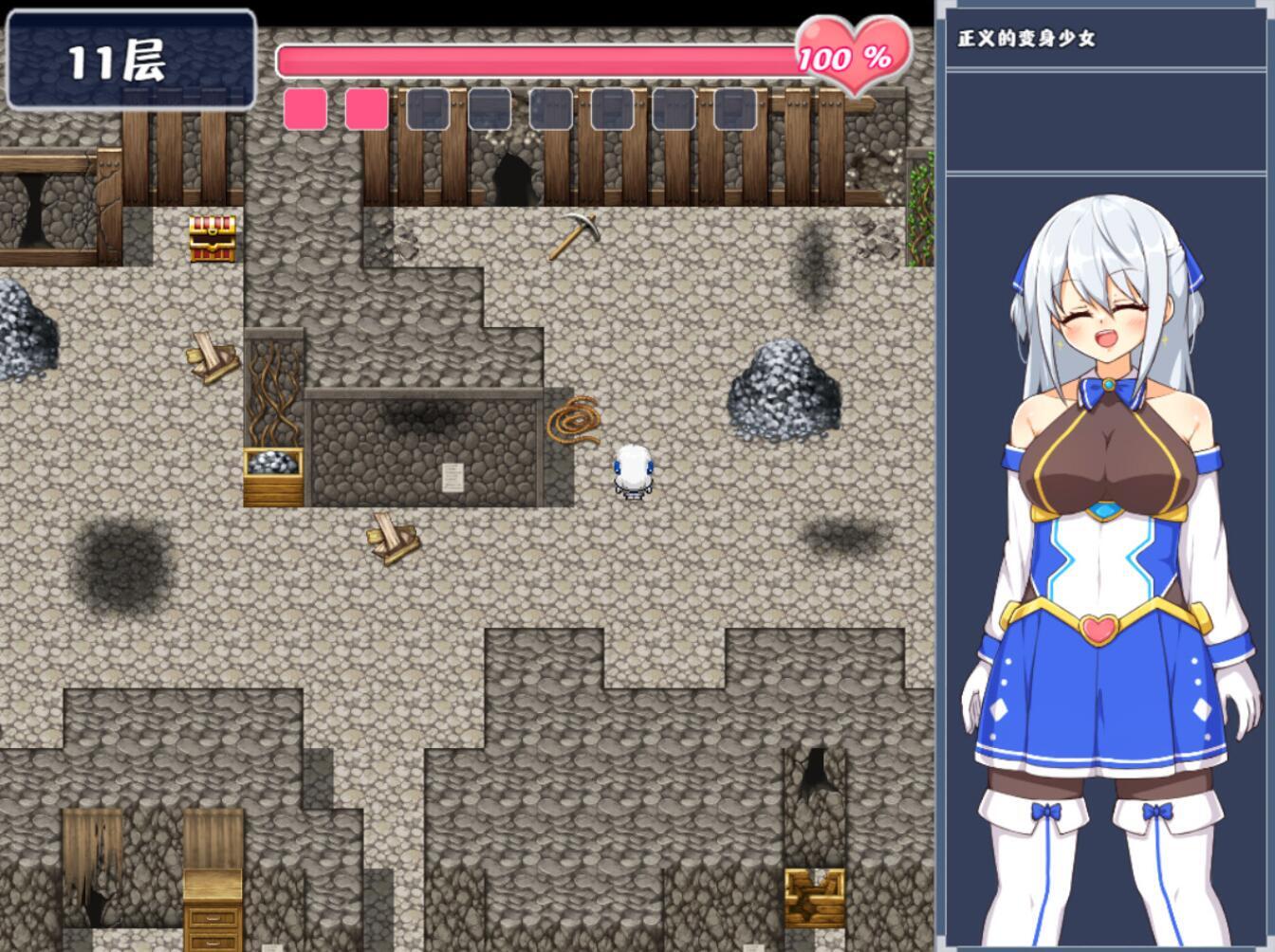Activate the first filled pink skill slot
Screen dimensions: 1275x952
304,111
